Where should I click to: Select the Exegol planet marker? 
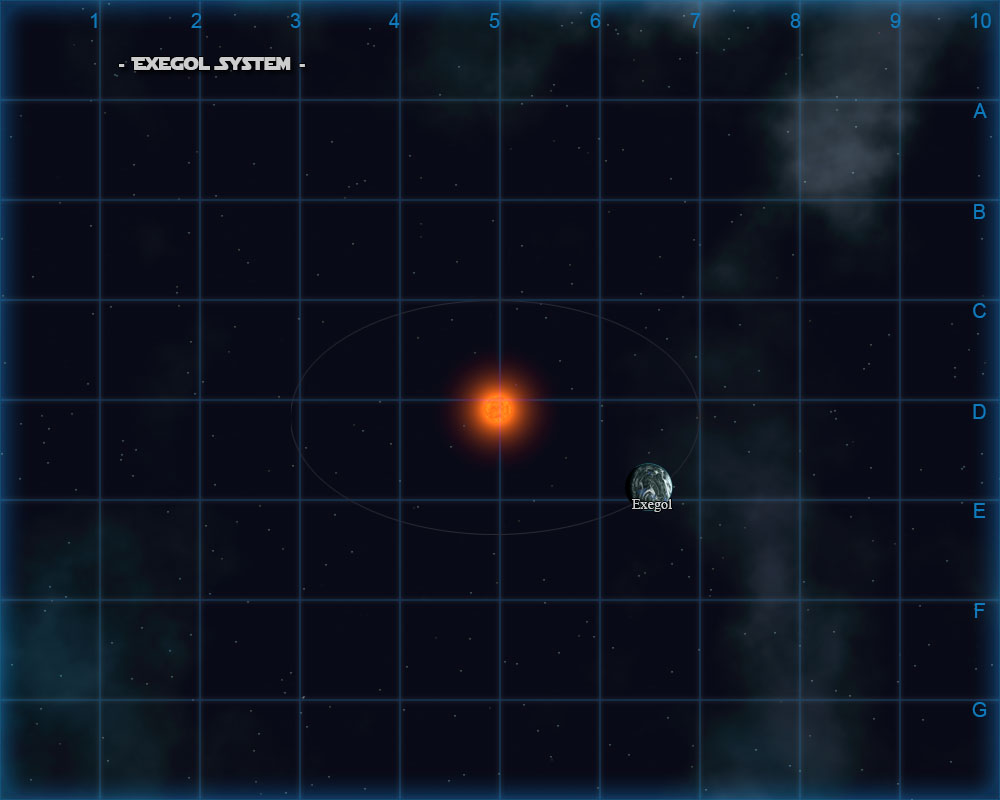[651, 484]
